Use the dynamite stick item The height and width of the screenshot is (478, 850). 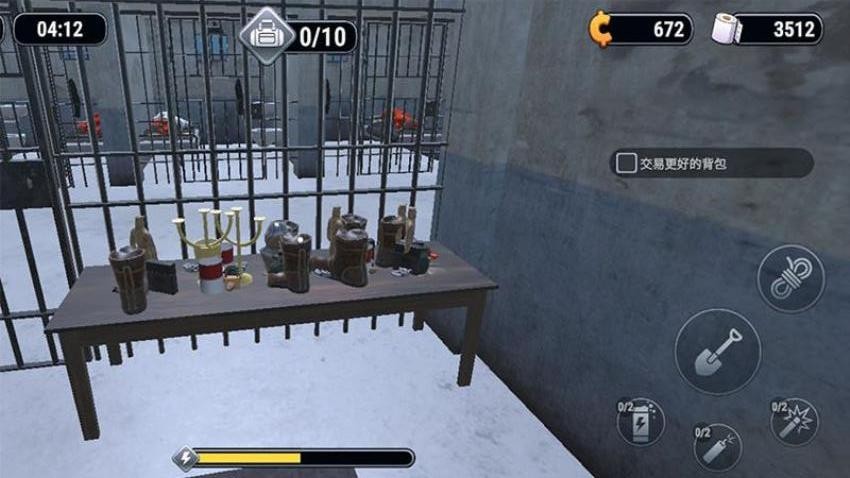tap(717, 447)
